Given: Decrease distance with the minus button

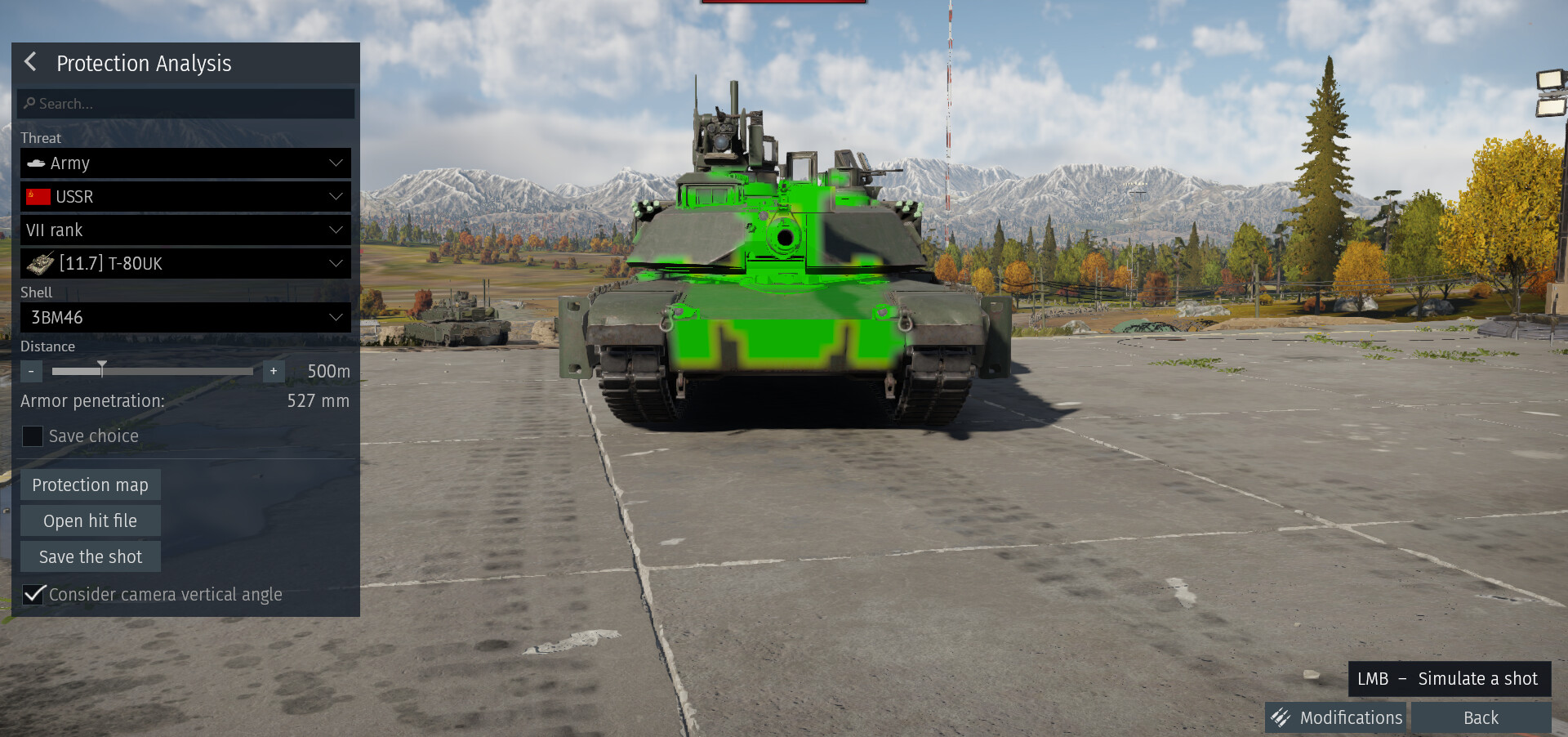Looking at the screenshot, I should point(31,372).
